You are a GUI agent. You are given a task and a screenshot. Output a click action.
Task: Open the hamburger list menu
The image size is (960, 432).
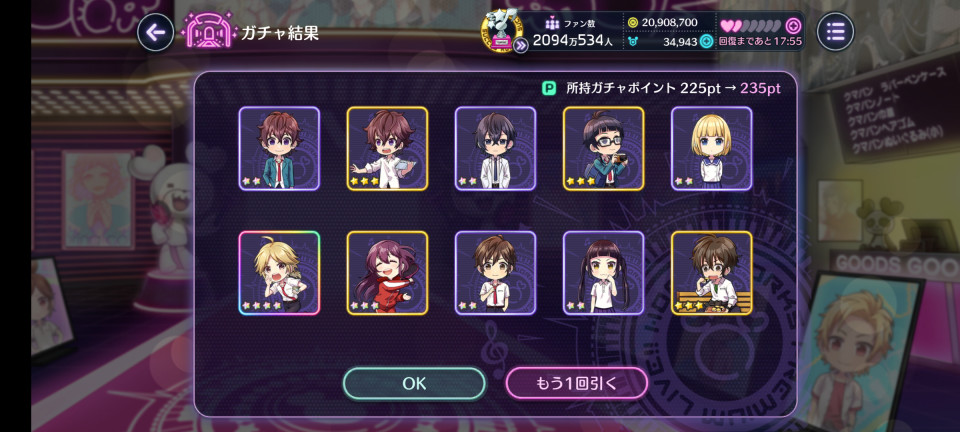pyautogui.click(x=835, y=32)
